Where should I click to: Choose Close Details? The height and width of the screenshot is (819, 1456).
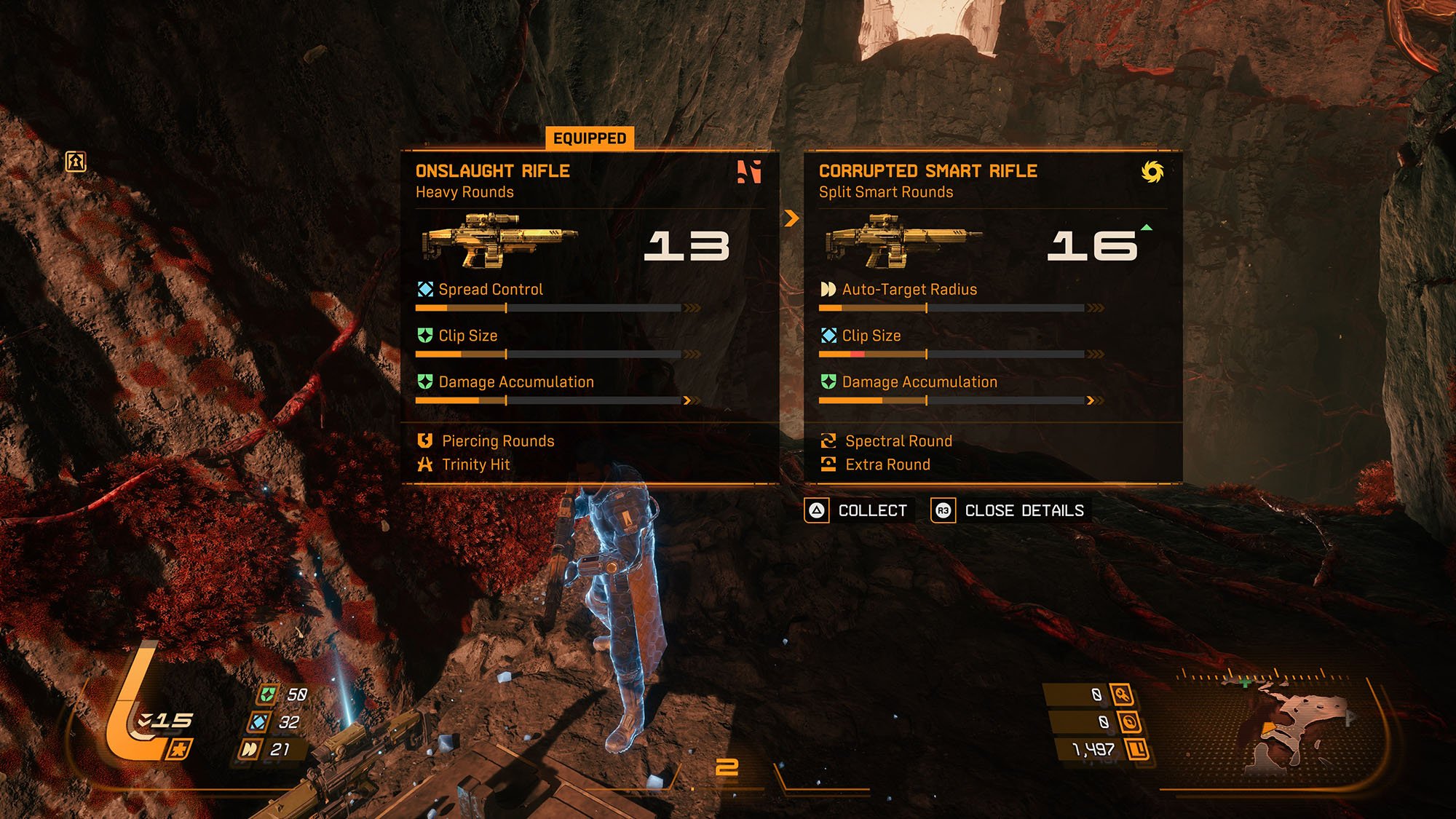[1008, 510]
